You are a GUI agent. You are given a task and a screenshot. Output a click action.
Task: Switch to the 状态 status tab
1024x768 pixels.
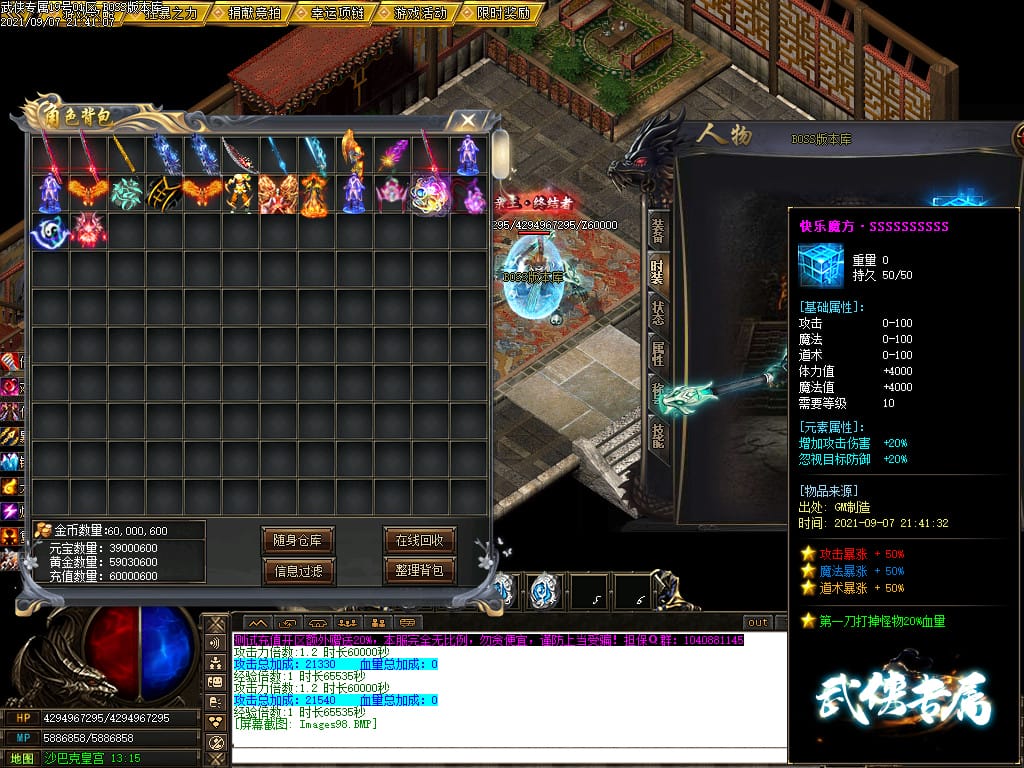point(657,311)
